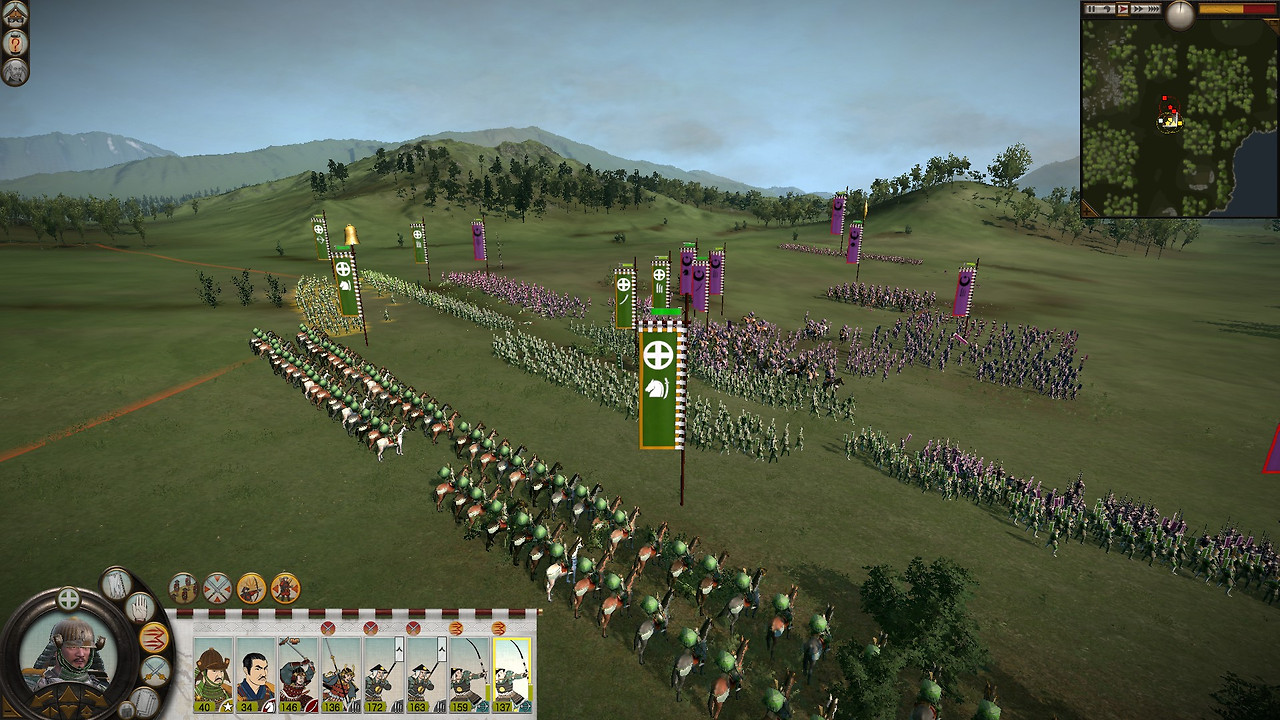The height and width of the screenshot is (720, 1280).
Task: Pause the battle
Action: (1091, 9)
